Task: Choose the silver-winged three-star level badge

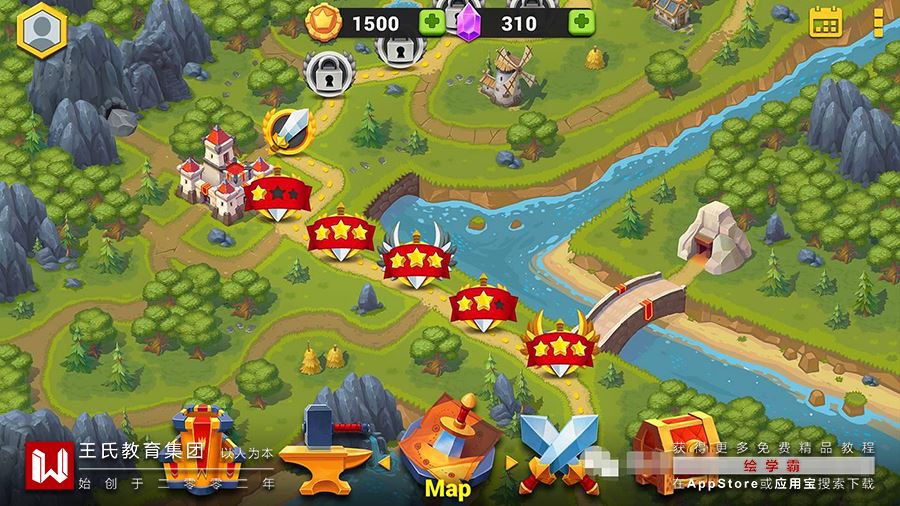Action: 415,258
